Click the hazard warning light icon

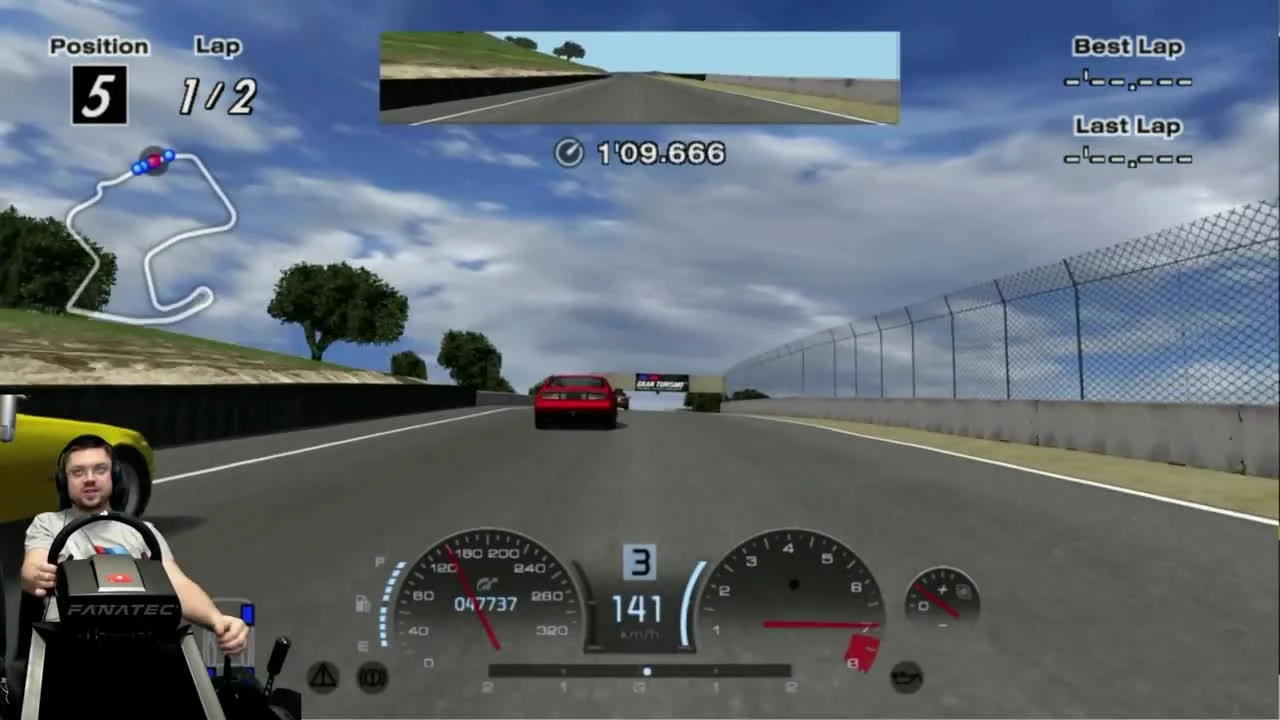click(320, 677)
